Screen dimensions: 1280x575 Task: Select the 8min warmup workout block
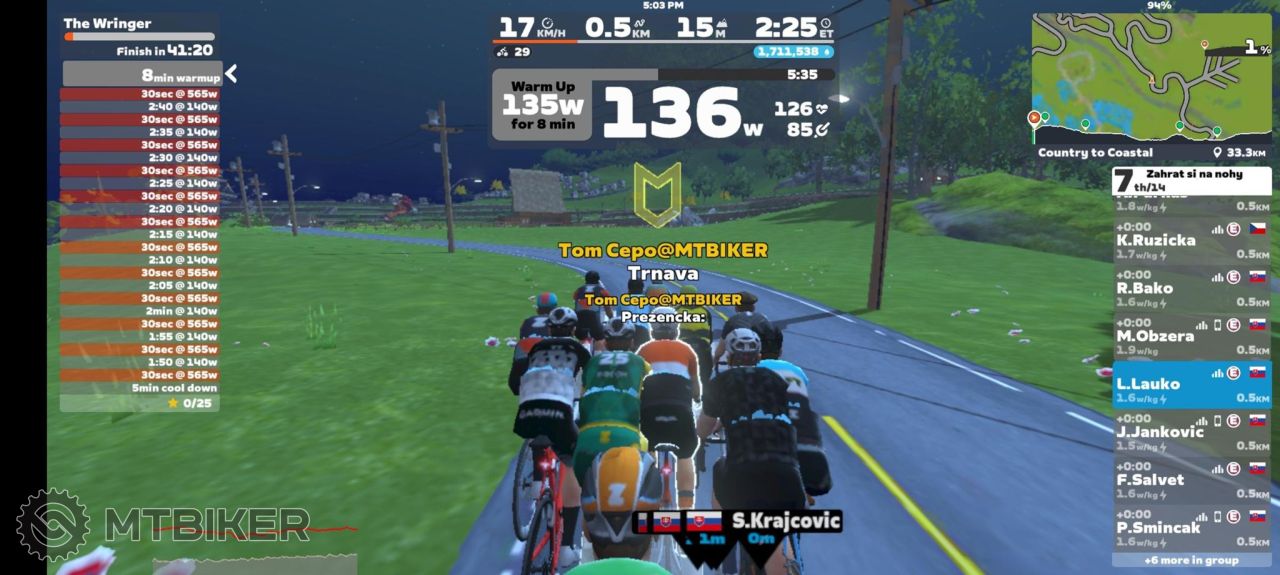tap(141, 75)
